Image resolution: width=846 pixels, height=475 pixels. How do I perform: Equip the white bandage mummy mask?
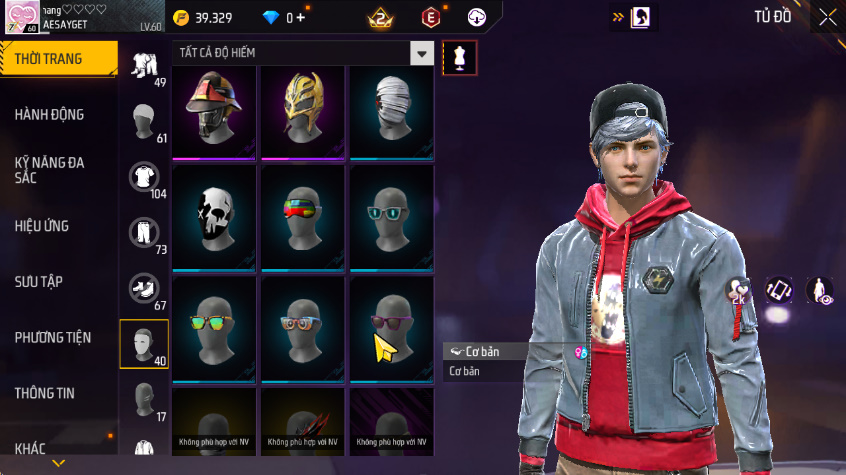click(391, 112)
